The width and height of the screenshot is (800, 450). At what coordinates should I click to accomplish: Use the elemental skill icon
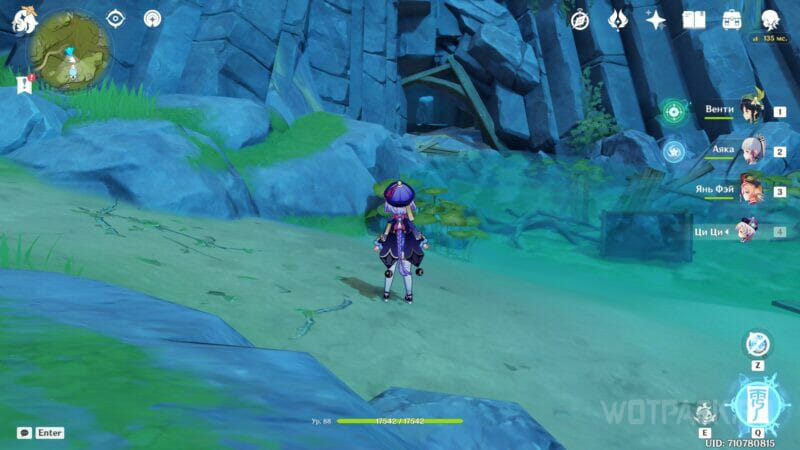point(705,408)
